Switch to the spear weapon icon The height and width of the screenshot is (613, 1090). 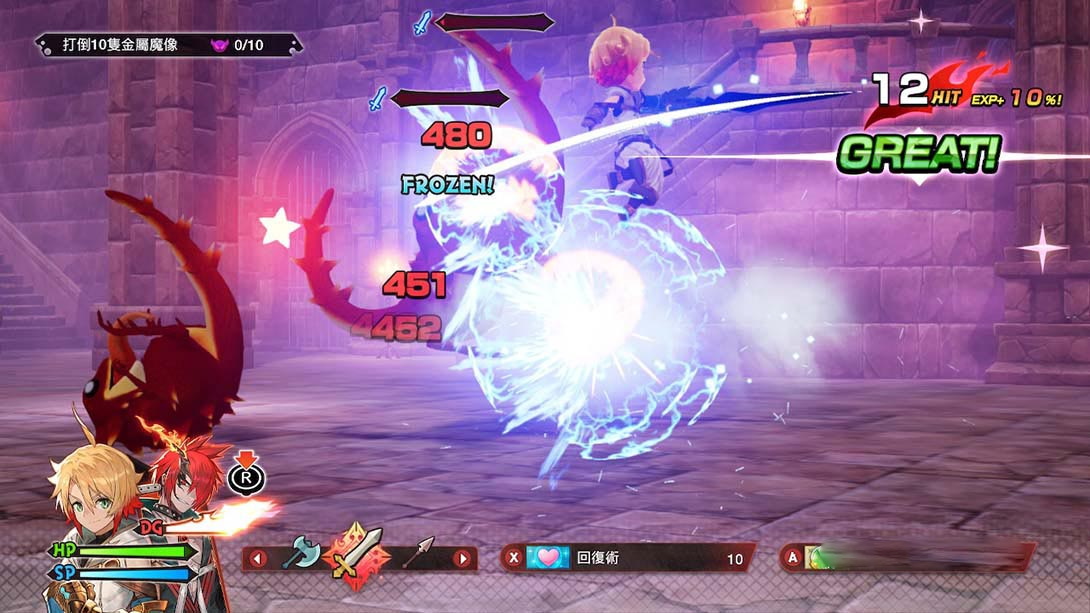[x=419, y=553]
